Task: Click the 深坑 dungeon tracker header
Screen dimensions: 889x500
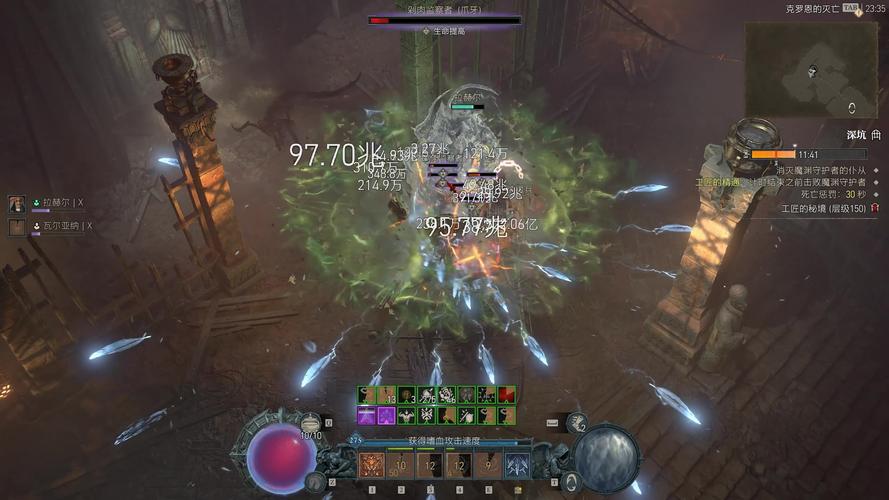Action: tap(857, 134)
